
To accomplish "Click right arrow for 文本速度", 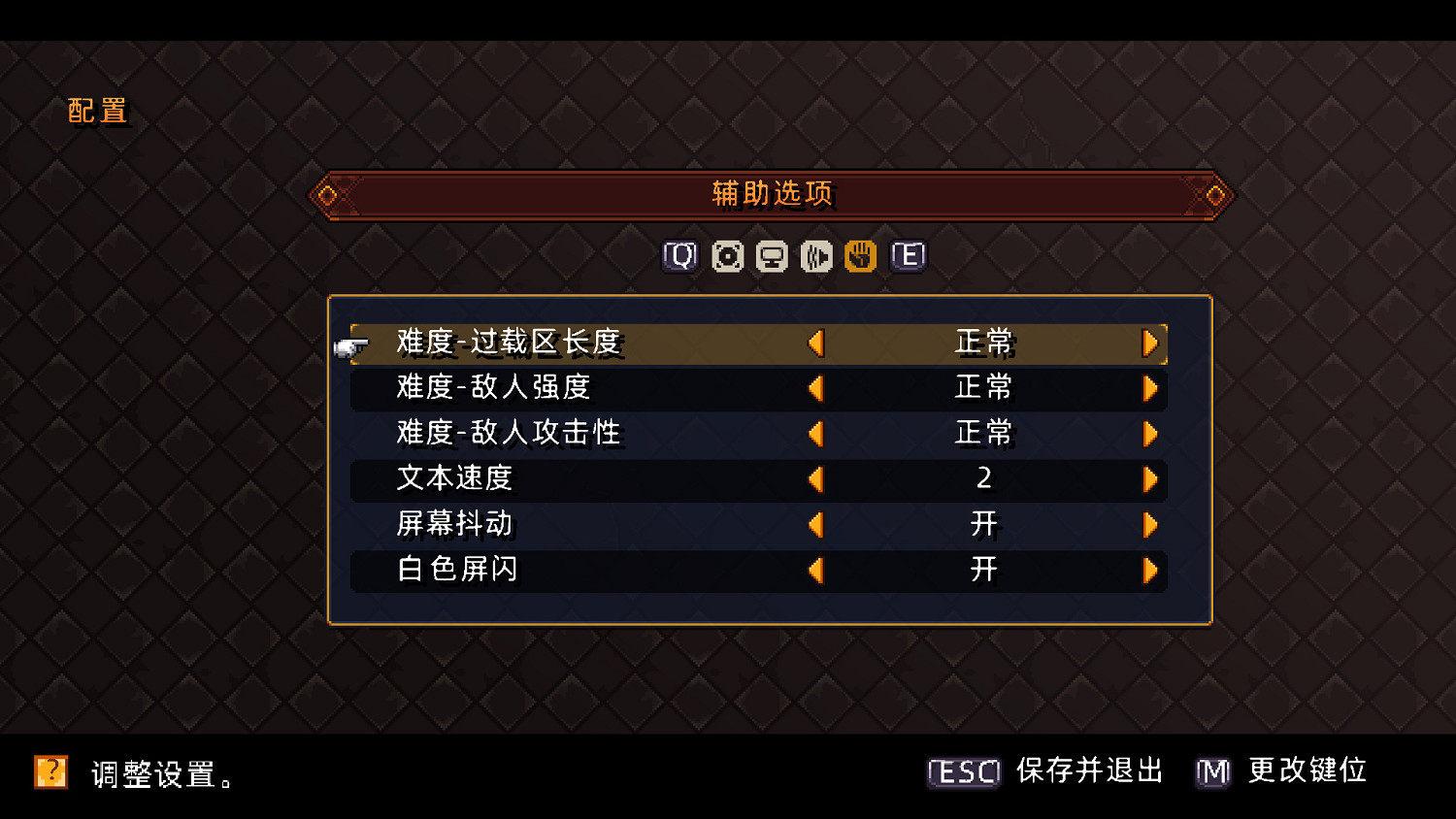I will pos(1151,479).
